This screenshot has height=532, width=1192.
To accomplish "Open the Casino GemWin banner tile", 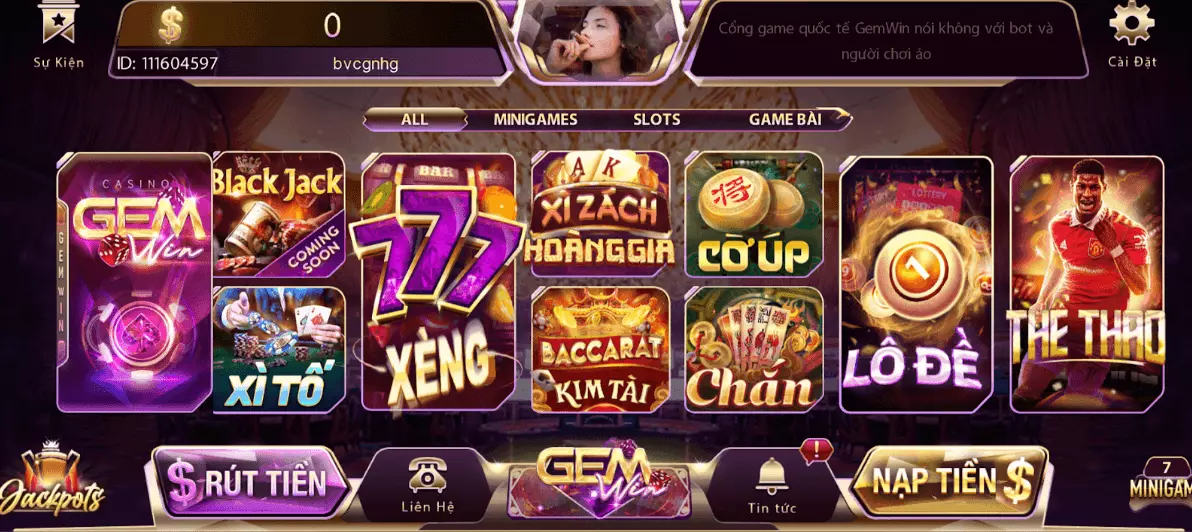I will pos(134,282).
